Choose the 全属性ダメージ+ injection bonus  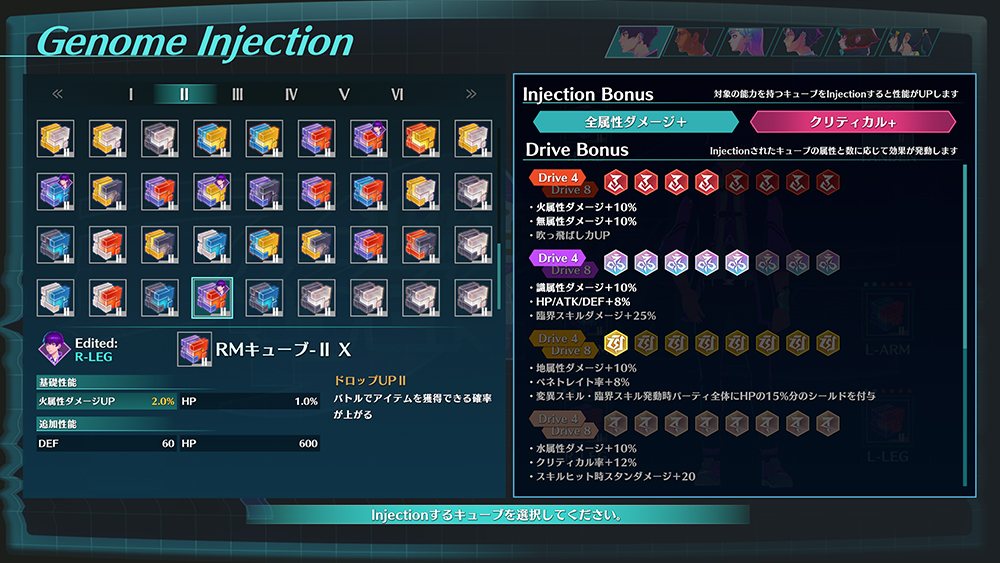[636, 122]
